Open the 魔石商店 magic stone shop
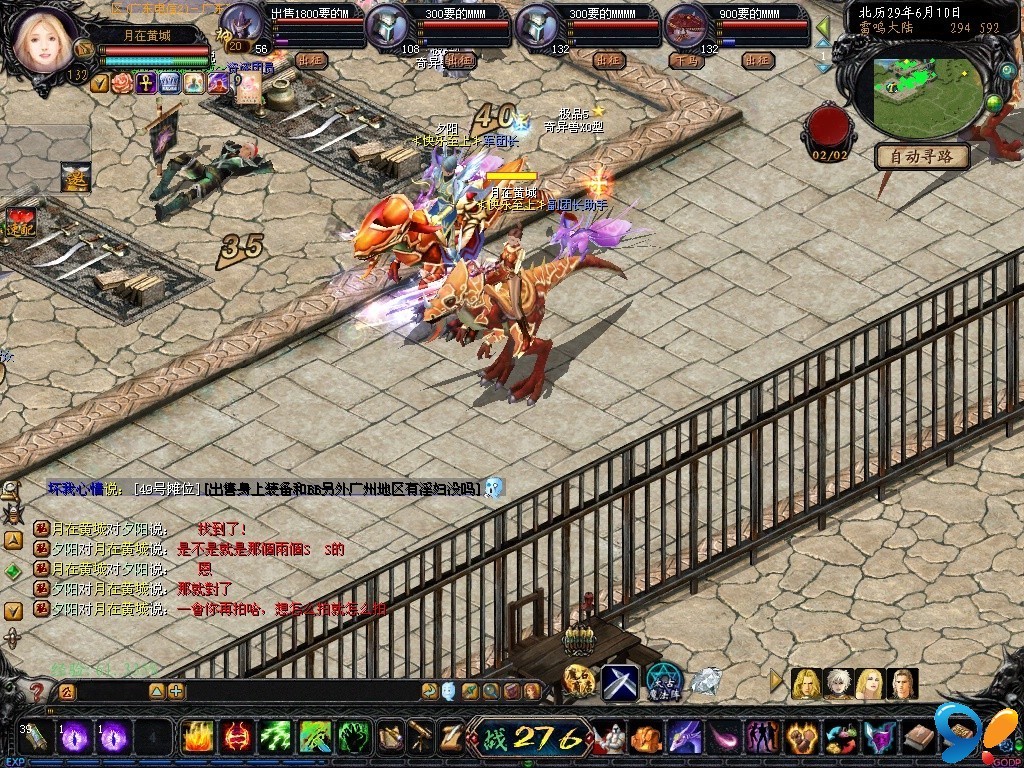Screen dimensions: 1024x768 [580, 682]
